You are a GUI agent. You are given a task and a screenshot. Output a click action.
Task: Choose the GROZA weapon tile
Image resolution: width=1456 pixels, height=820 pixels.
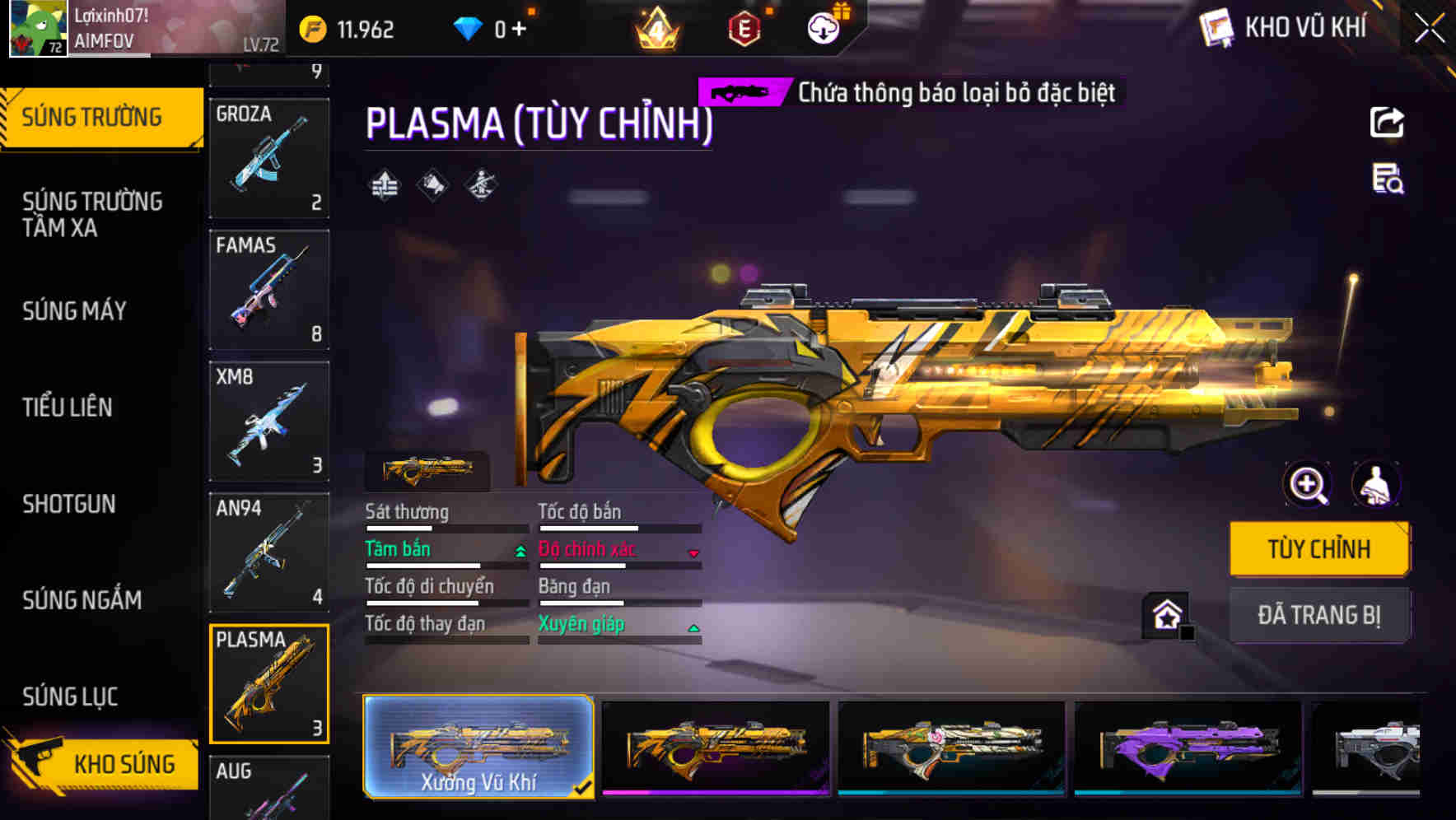point(269,157)
